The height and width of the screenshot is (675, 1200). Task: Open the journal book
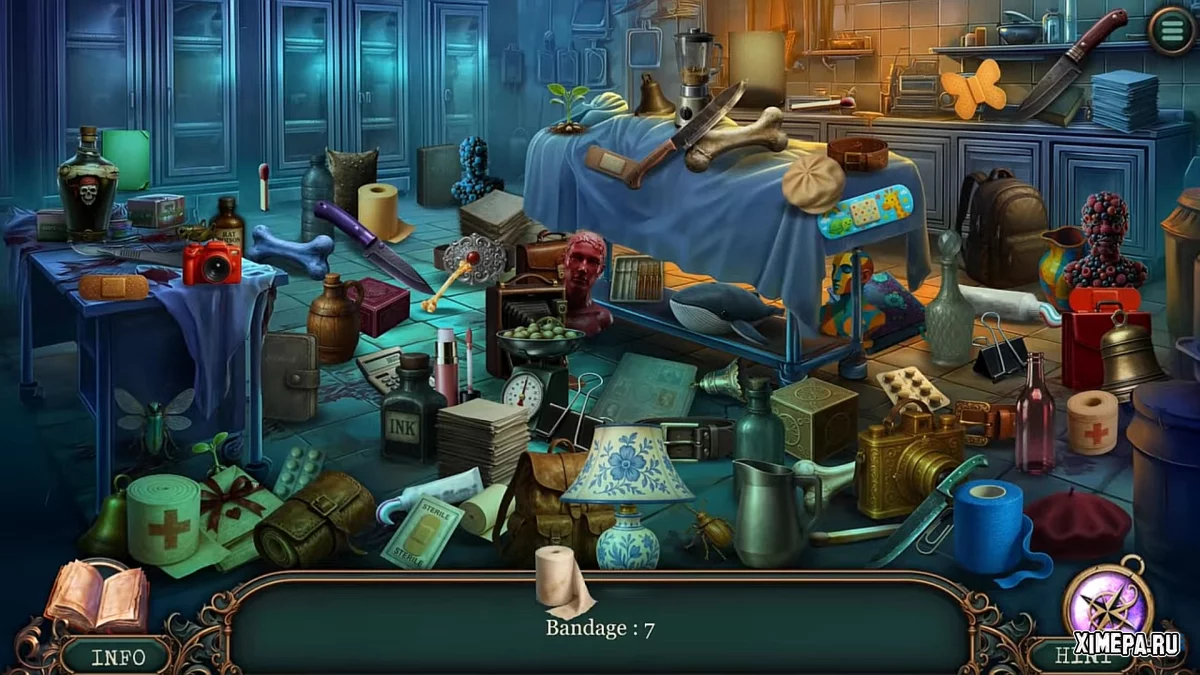click(x=97, y=596)
